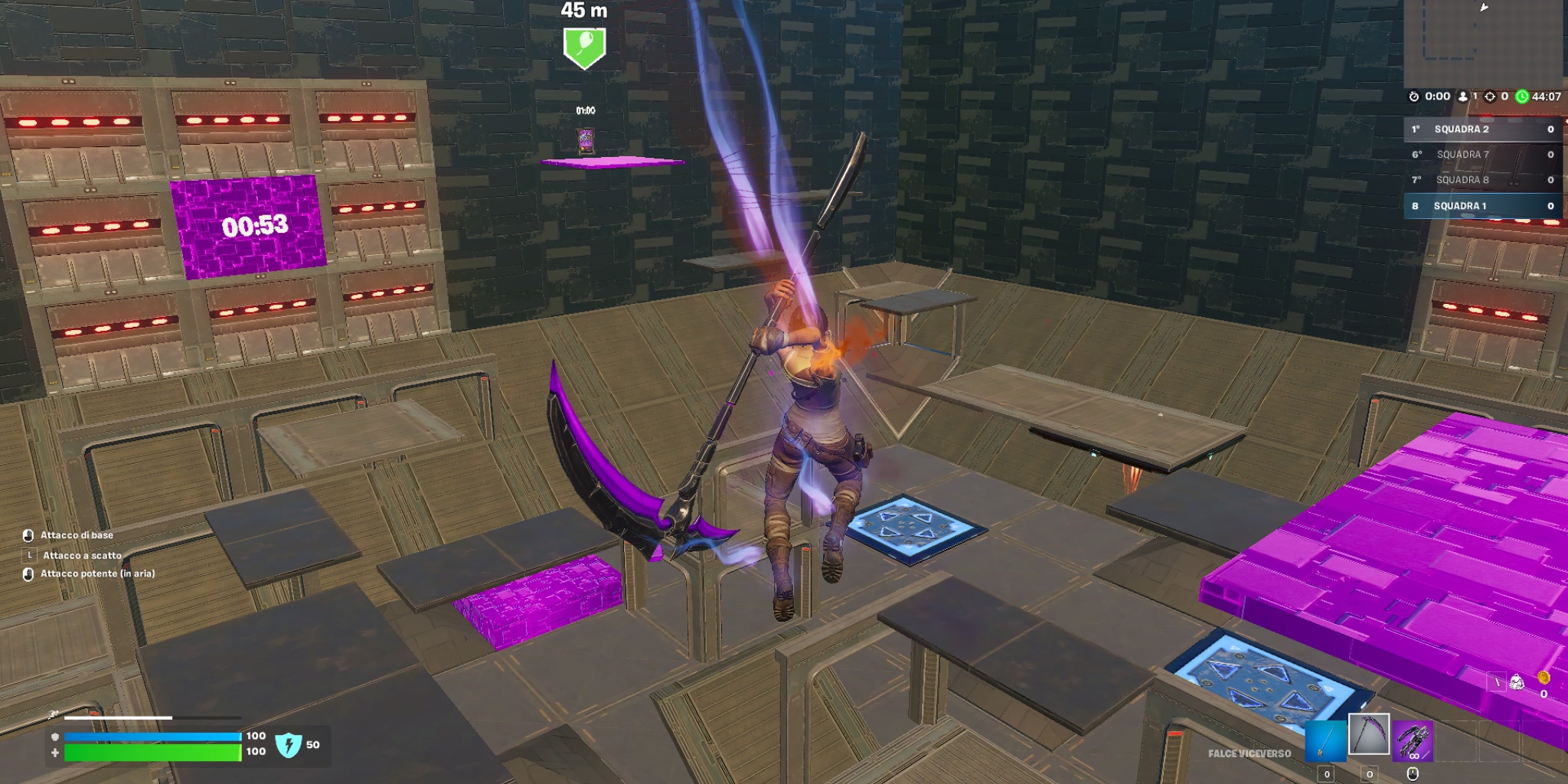The width and height of the screenshot is (1568, 784).
Task: Click the SQUADRA 7 scoreboard entry
Action: tap(1463, 154)
